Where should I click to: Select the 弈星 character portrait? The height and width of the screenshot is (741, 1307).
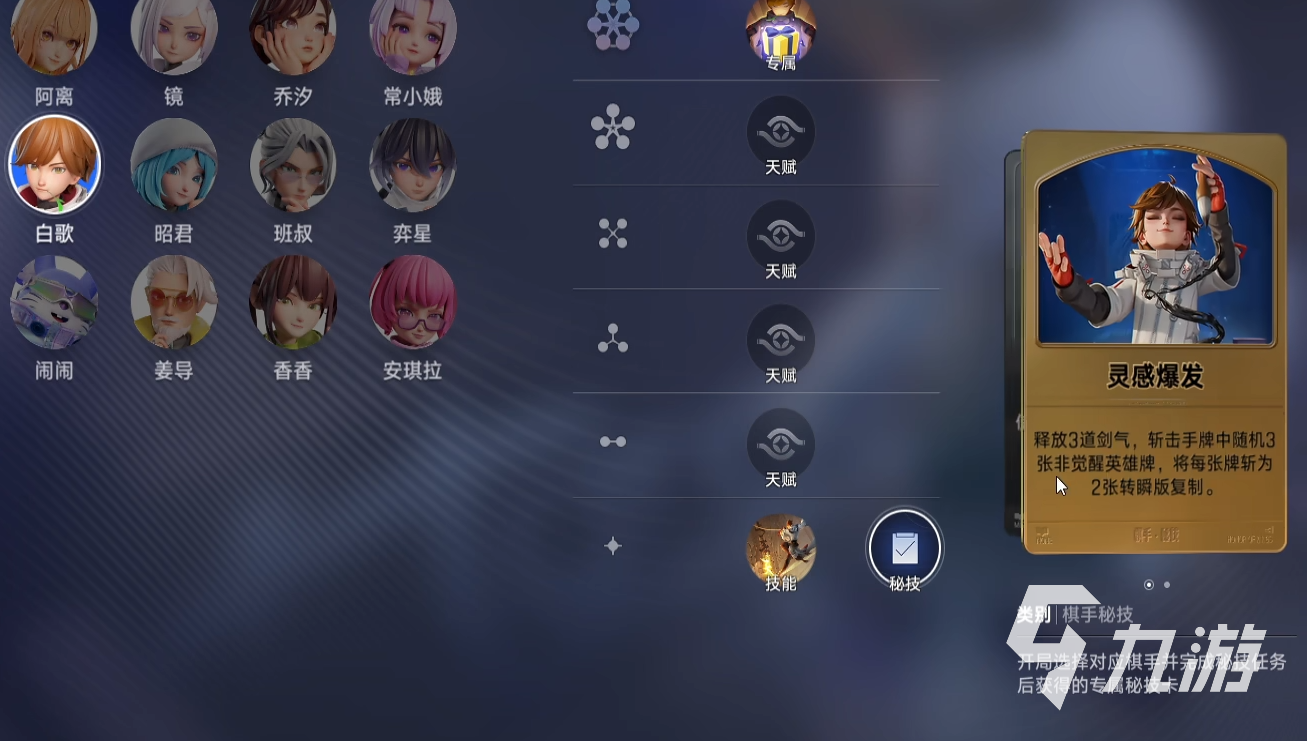pyautogui.click(x=412, y=163)
